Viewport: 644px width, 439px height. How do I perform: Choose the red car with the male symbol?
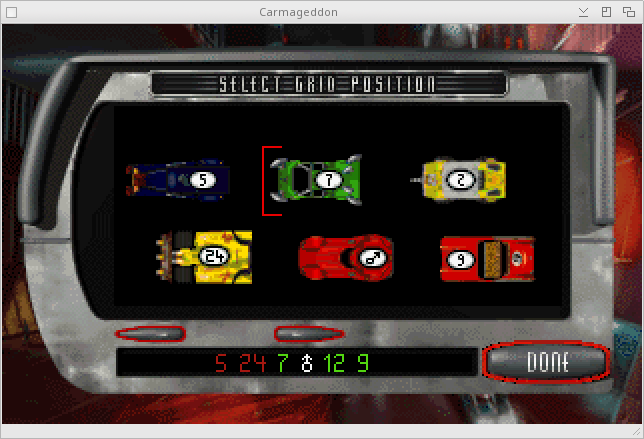point(345,258)
